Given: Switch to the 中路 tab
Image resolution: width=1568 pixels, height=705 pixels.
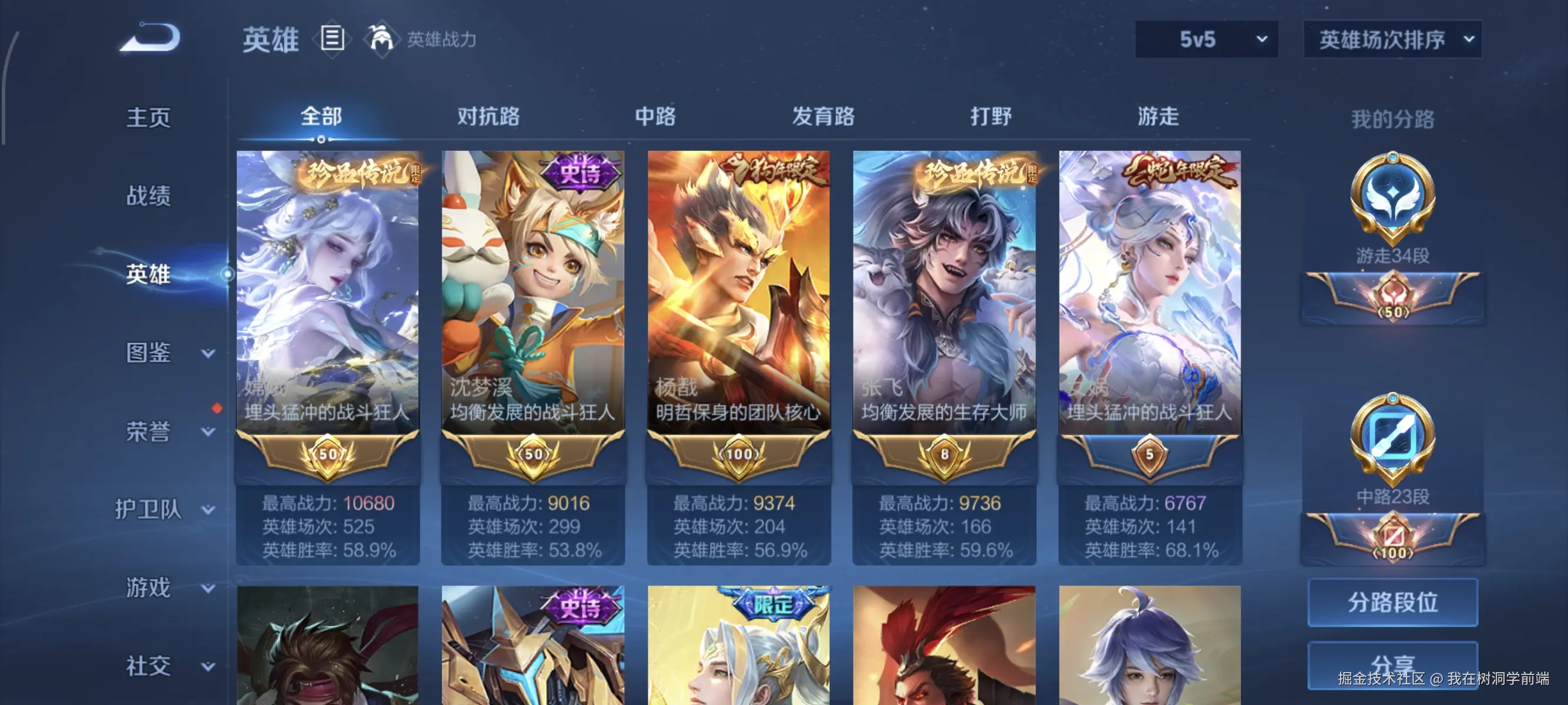Looking at the screenshot, I should pyautogui.click(x=655, y=116).
